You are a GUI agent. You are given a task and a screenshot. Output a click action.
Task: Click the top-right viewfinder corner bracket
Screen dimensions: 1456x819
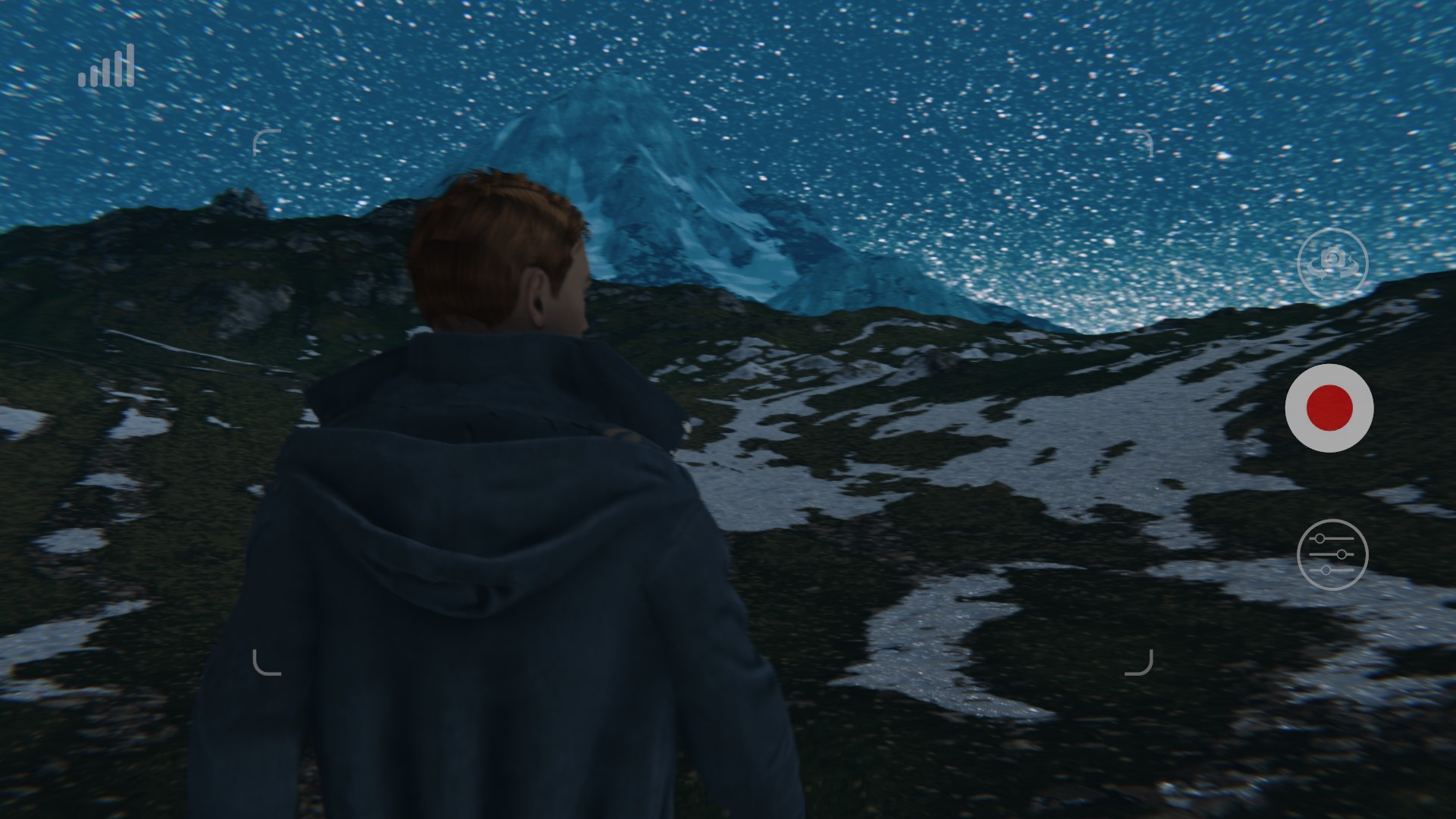1139,144
